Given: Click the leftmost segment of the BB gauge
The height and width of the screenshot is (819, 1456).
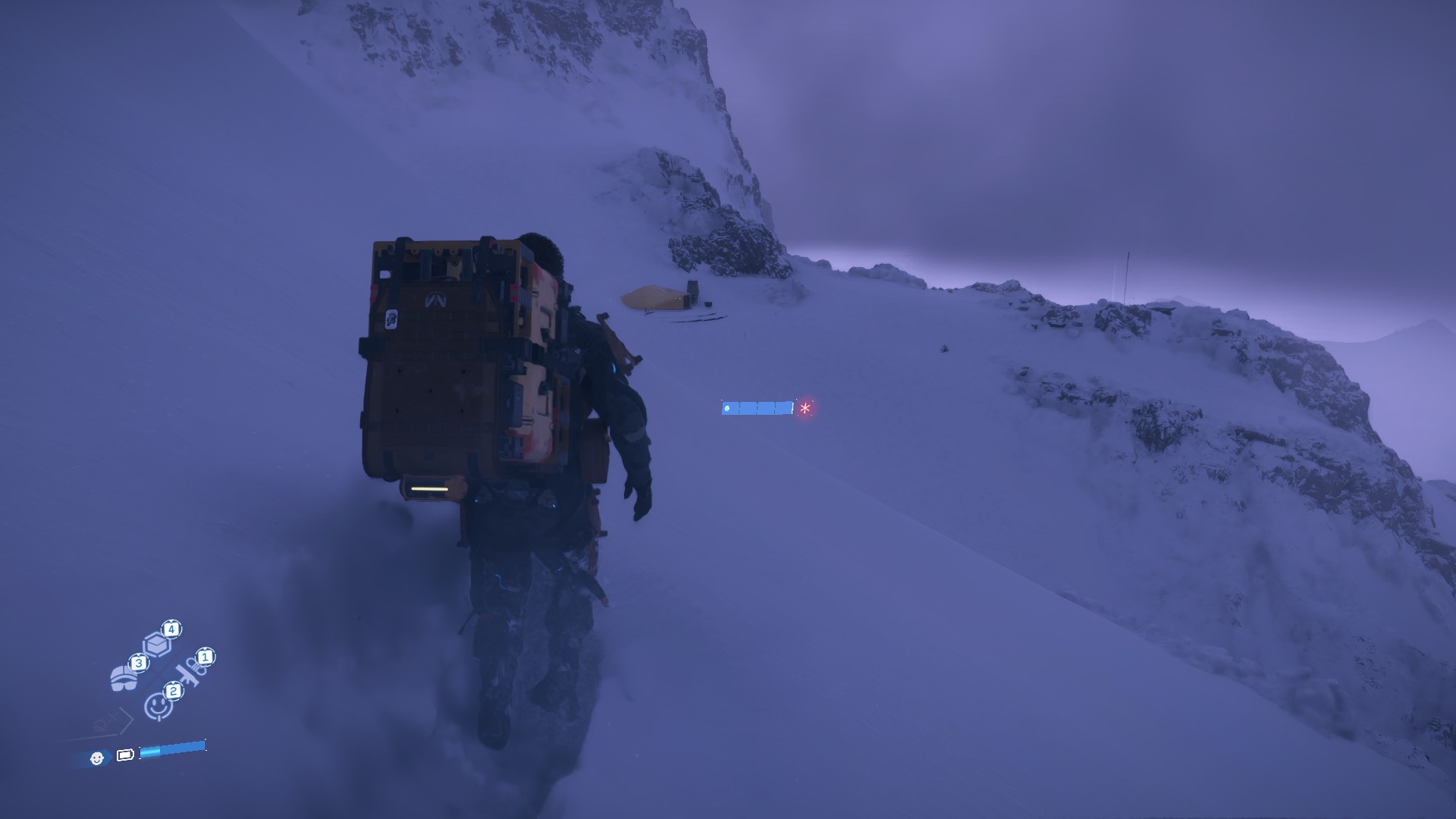Looking at the screenshot, I should [x=733, y=408].
